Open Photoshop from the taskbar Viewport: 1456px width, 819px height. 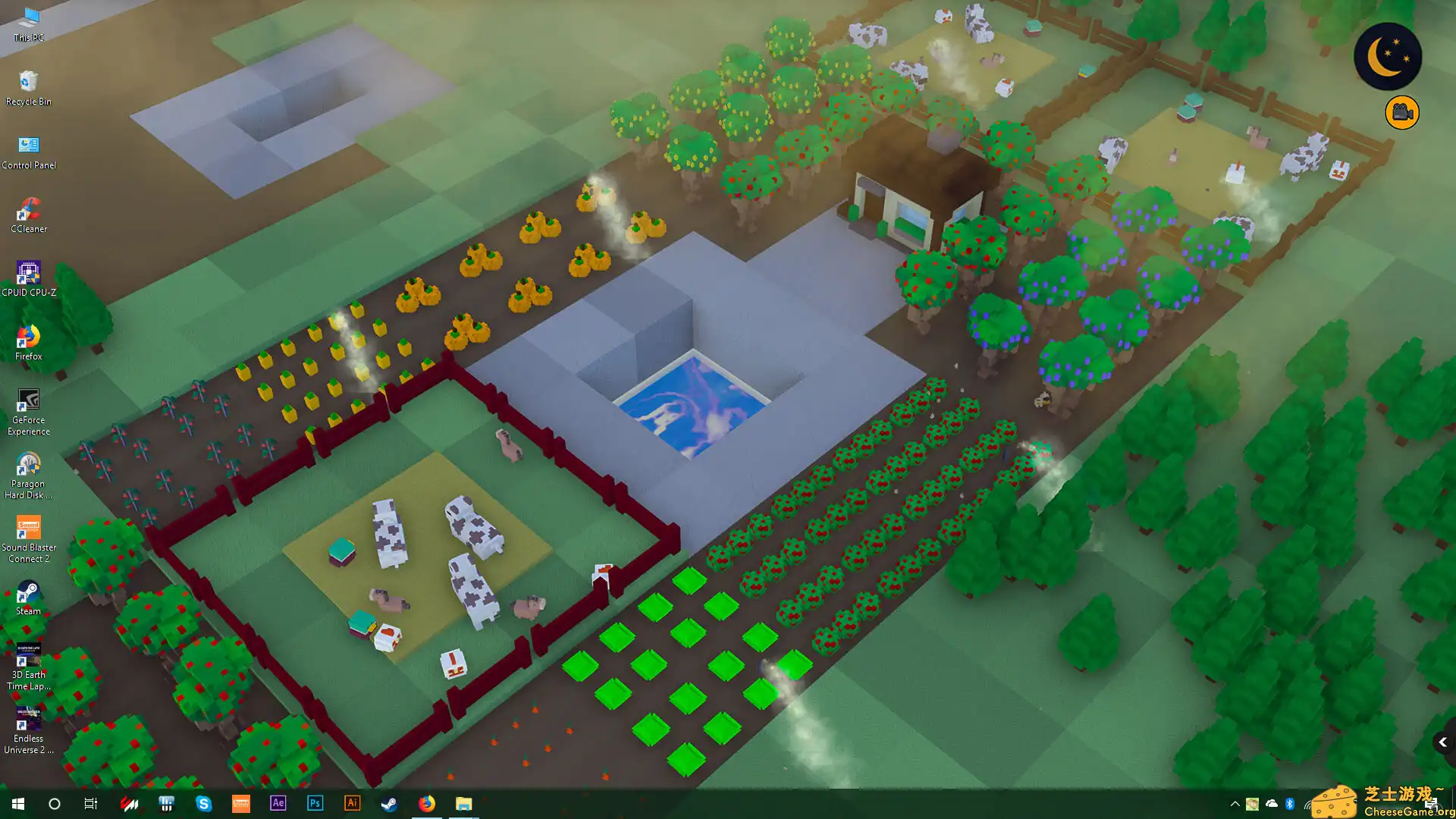click(x=315, y=803)
